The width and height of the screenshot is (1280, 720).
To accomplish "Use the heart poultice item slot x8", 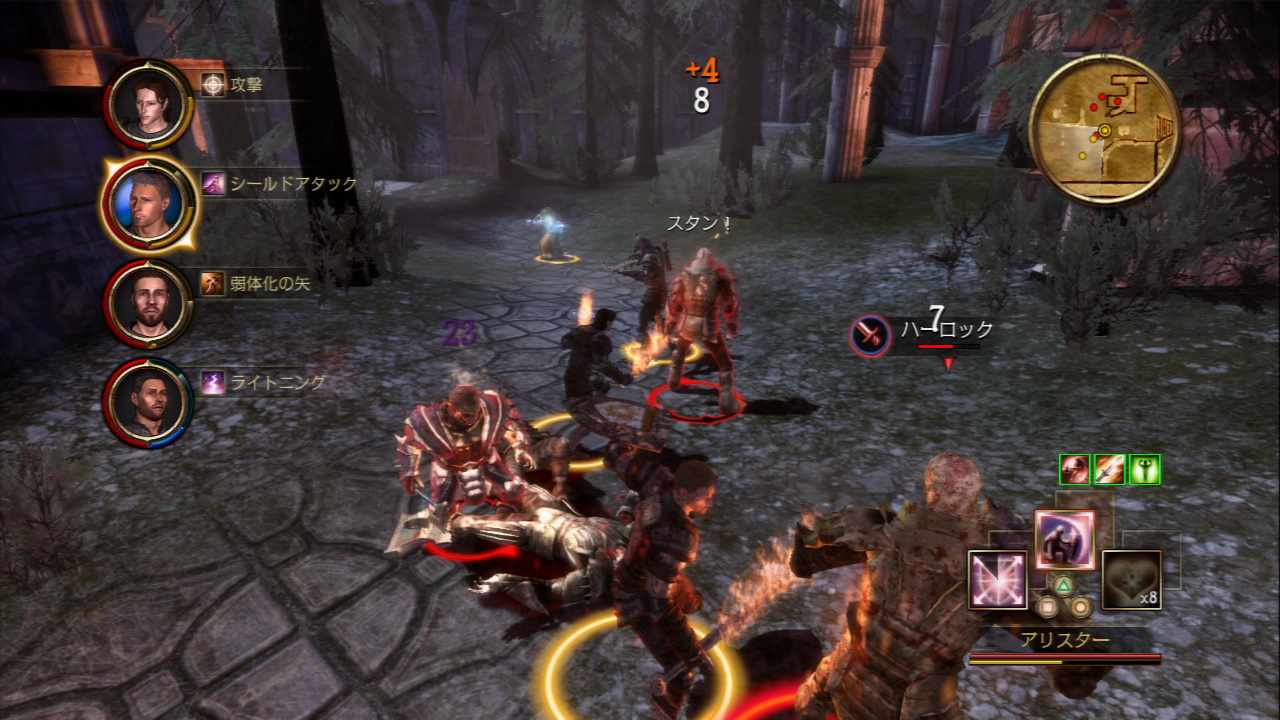I will (1131, 580).
